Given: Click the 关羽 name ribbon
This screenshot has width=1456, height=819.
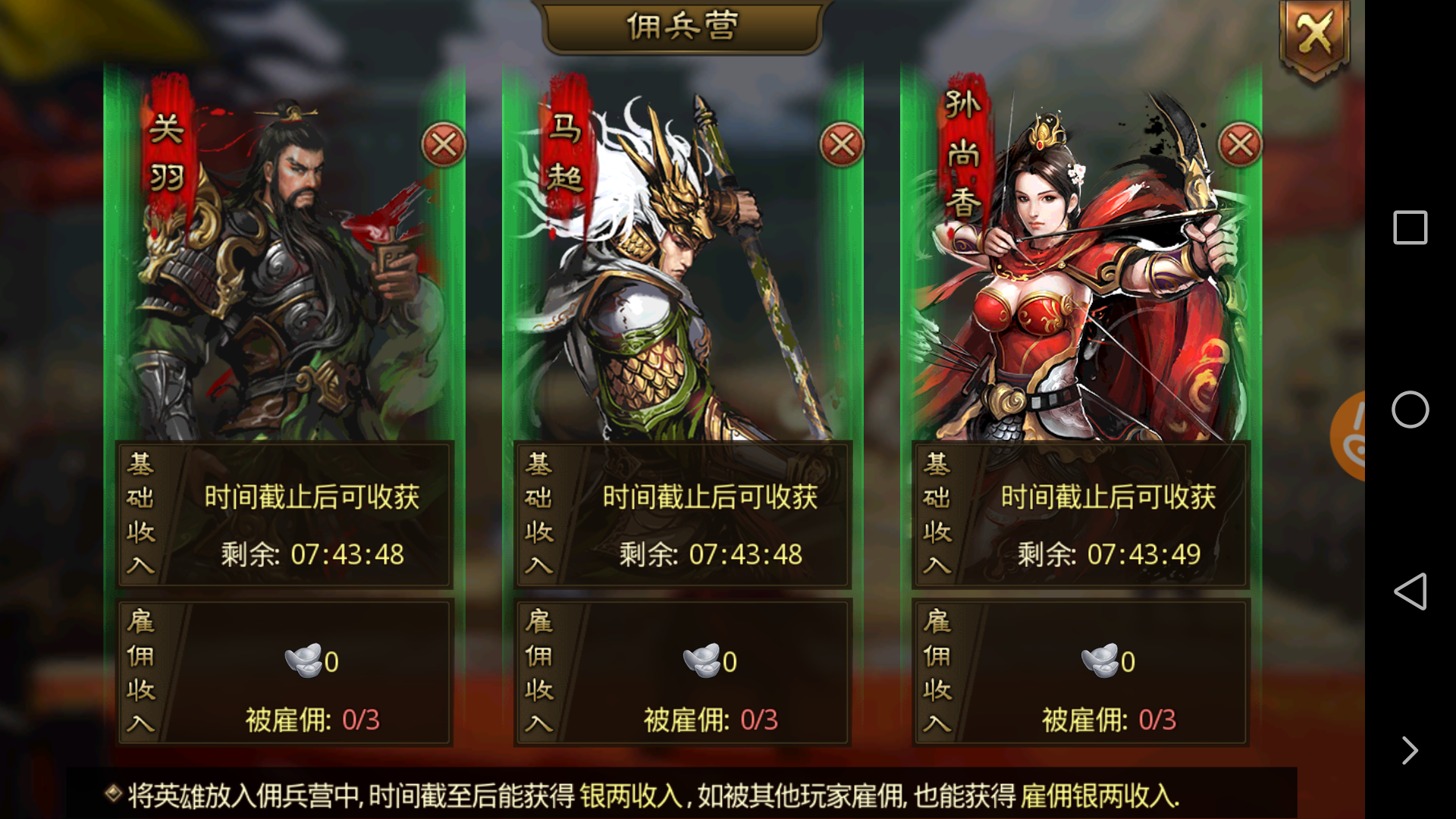Looking at the screenshot, I should (x=165, y=152).
